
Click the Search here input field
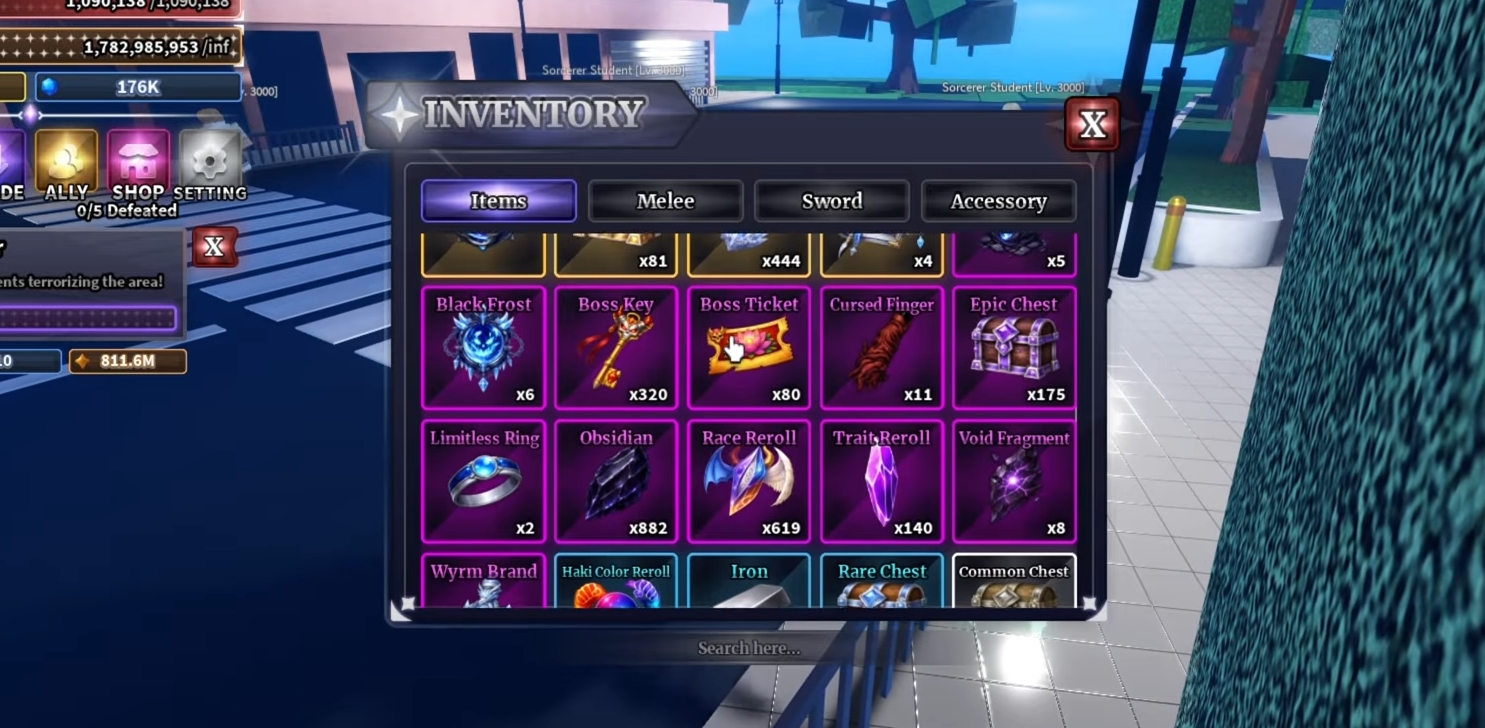[748, 648]
